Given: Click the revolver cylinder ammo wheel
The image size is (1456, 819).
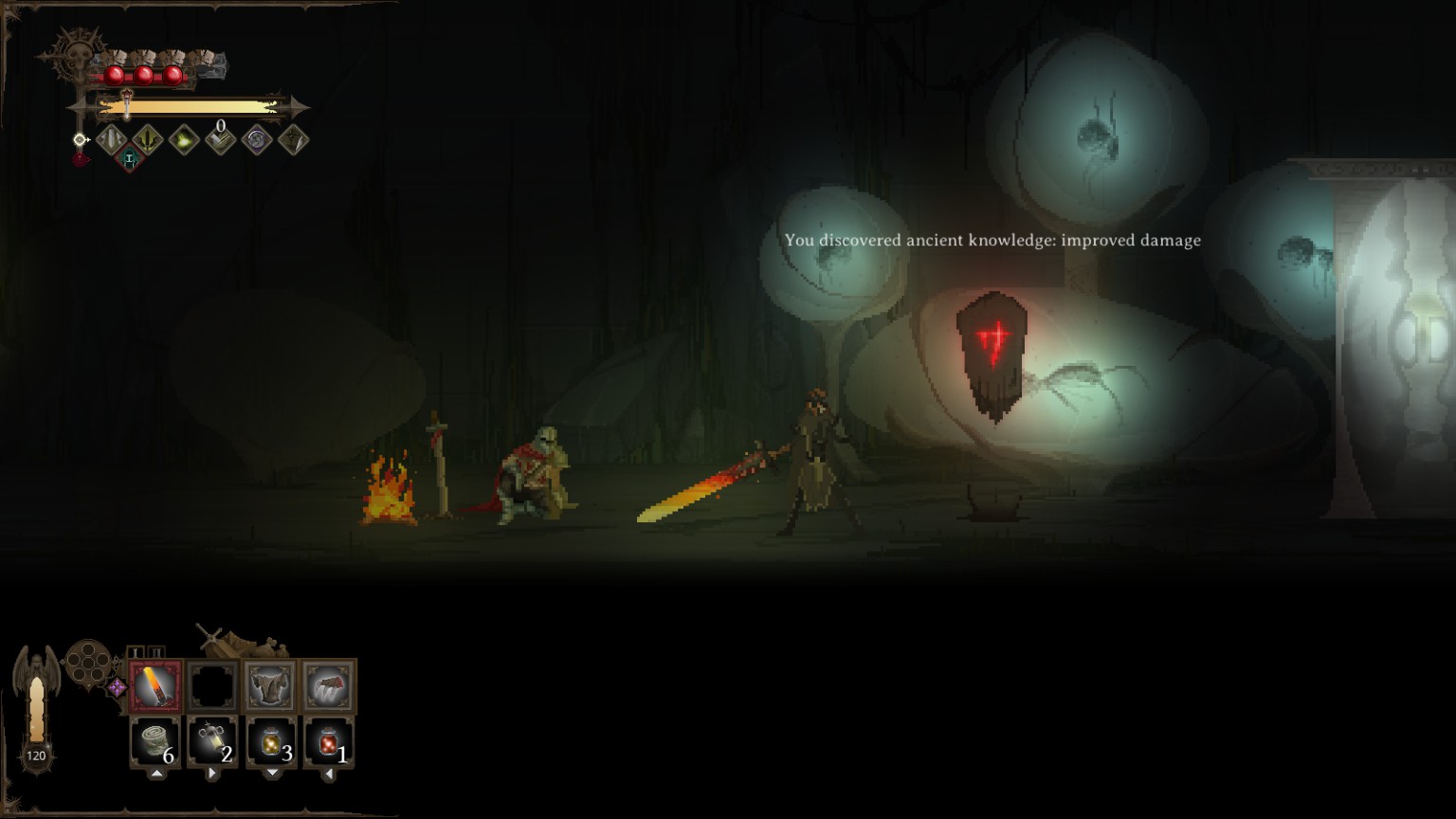Looking at the screenshot, I should [x=87, y=663].
